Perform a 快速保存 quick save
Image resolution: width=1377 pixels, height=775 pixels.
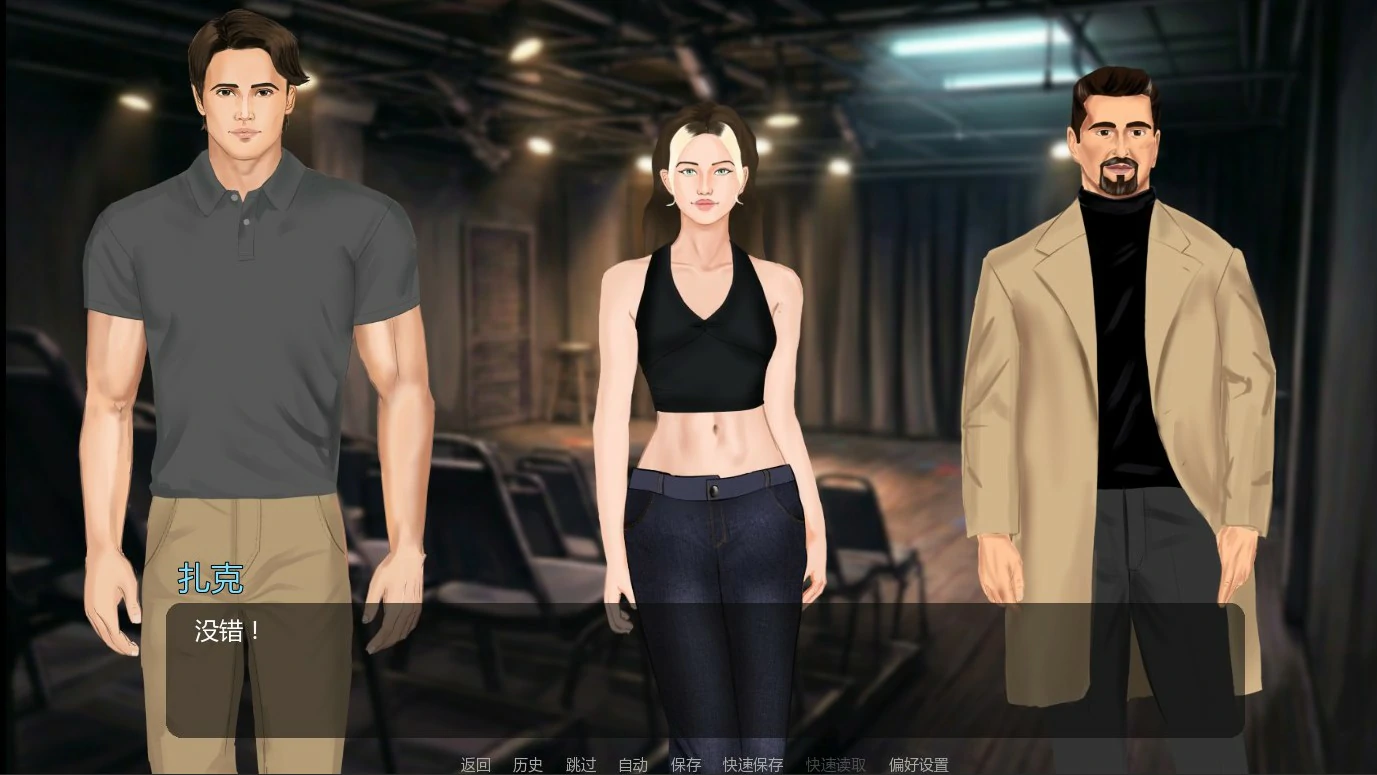point(752,765)
